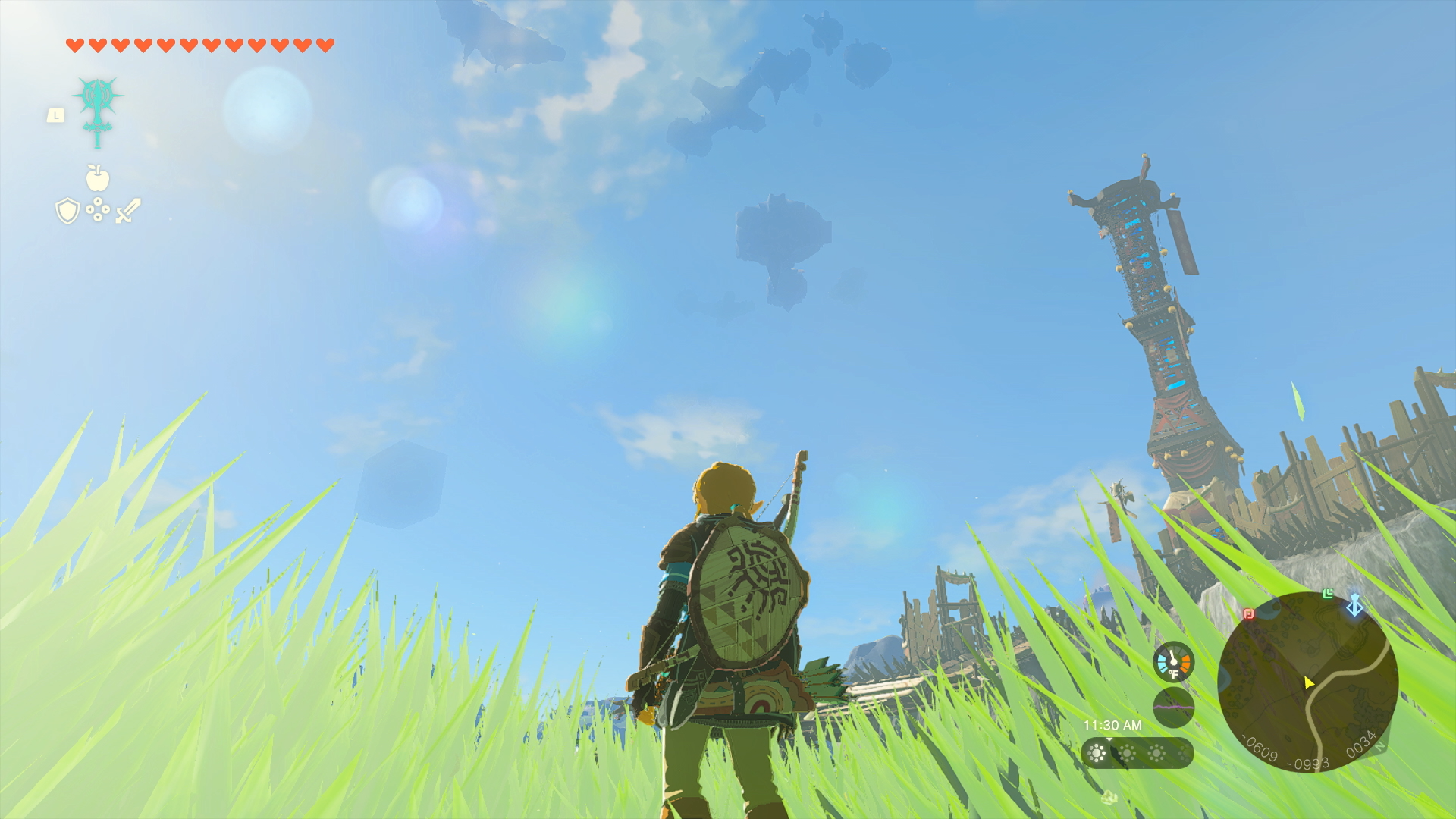Select the sword swap icon
This screenshot has width=1456, height=819.
click(x=127, y=211)
